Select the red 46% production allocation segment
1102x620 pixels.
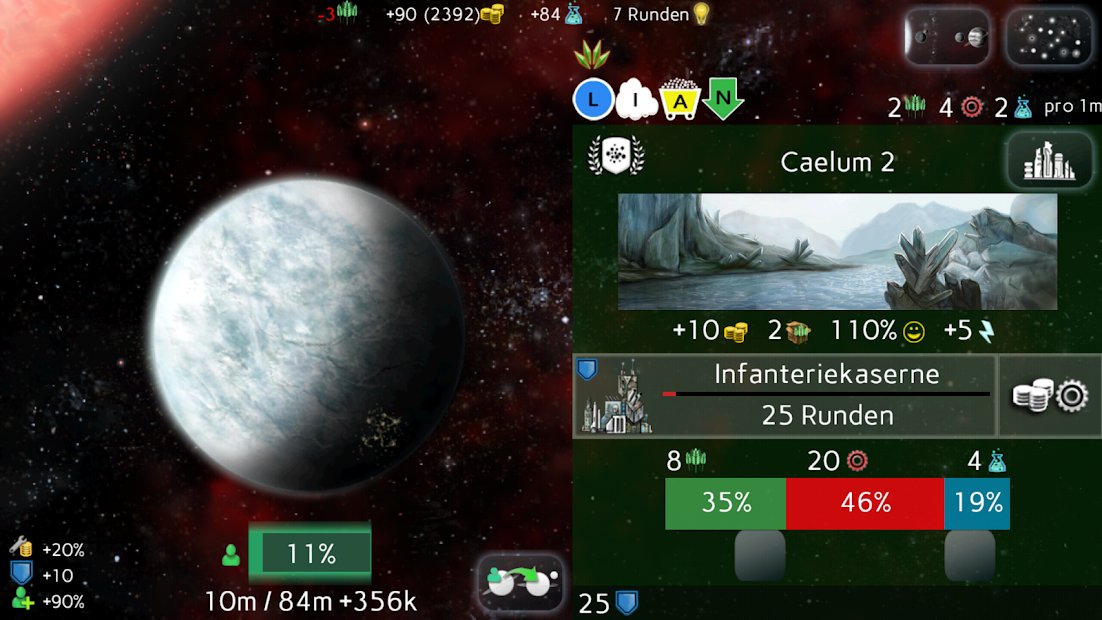[865, 503]
